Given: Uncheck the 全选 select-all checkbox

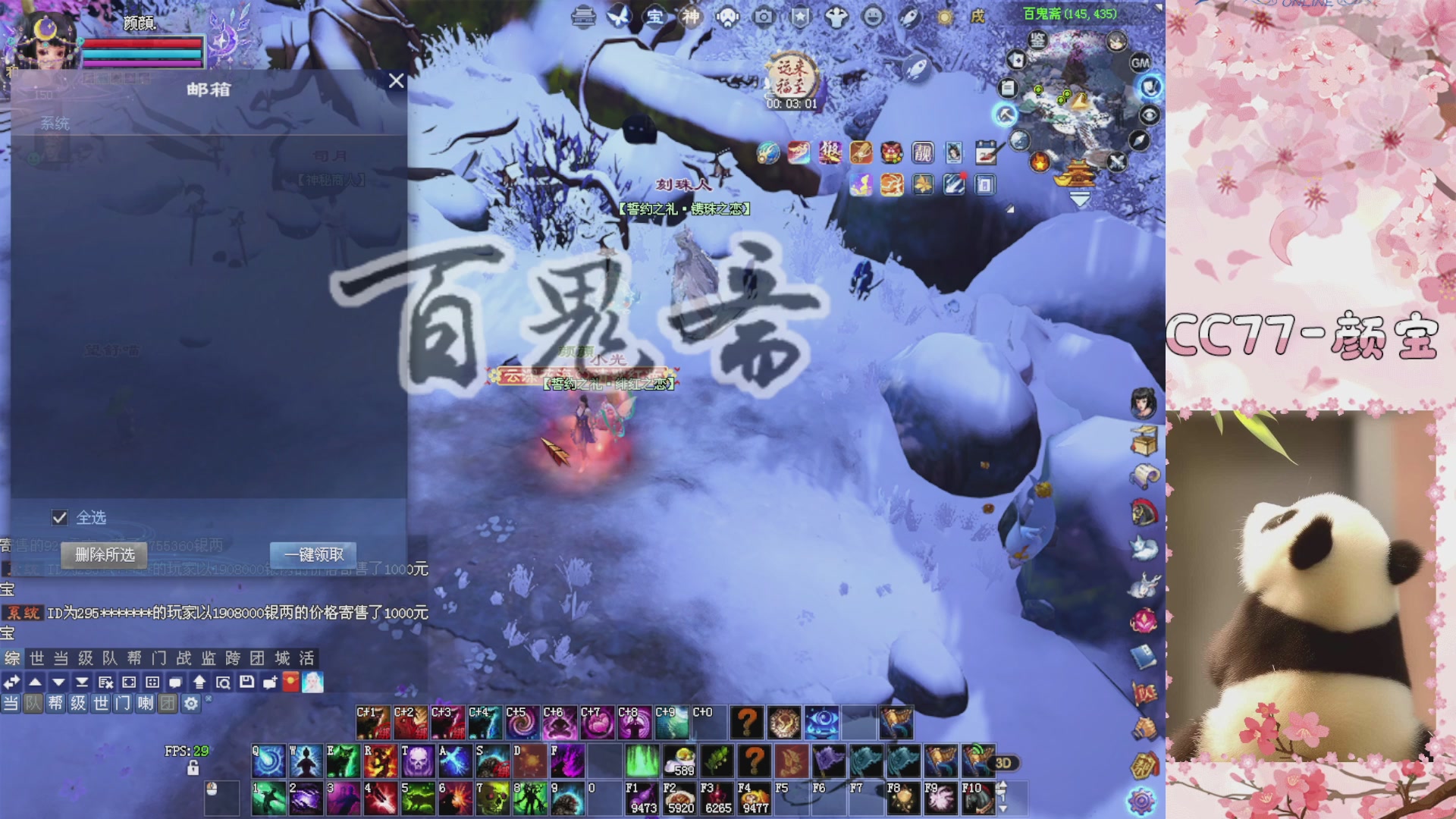Looking at the screenshot, I should (59, 517).
